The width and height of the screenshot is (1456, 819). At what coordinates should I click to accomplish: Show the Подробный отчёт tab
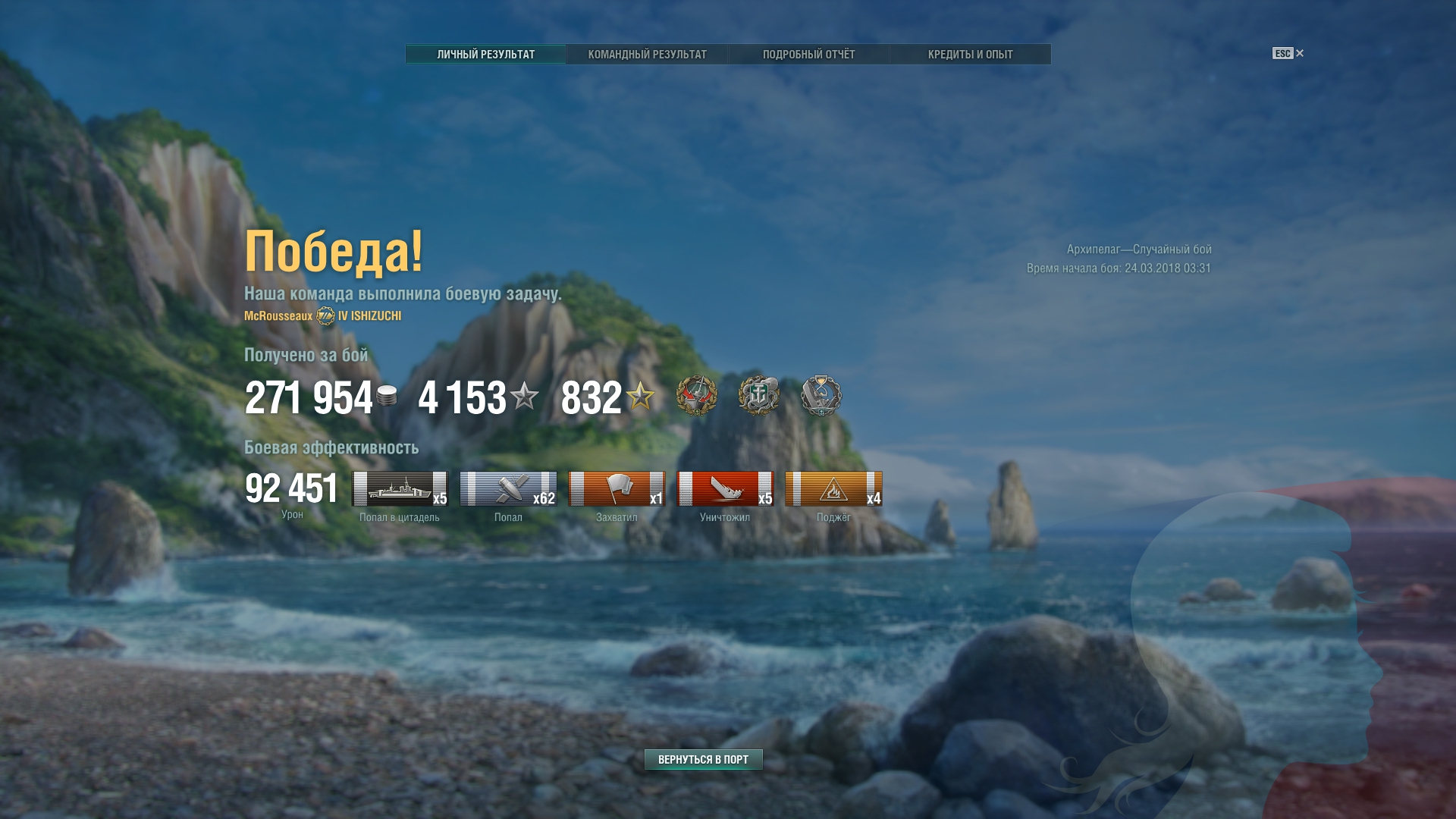808,55
